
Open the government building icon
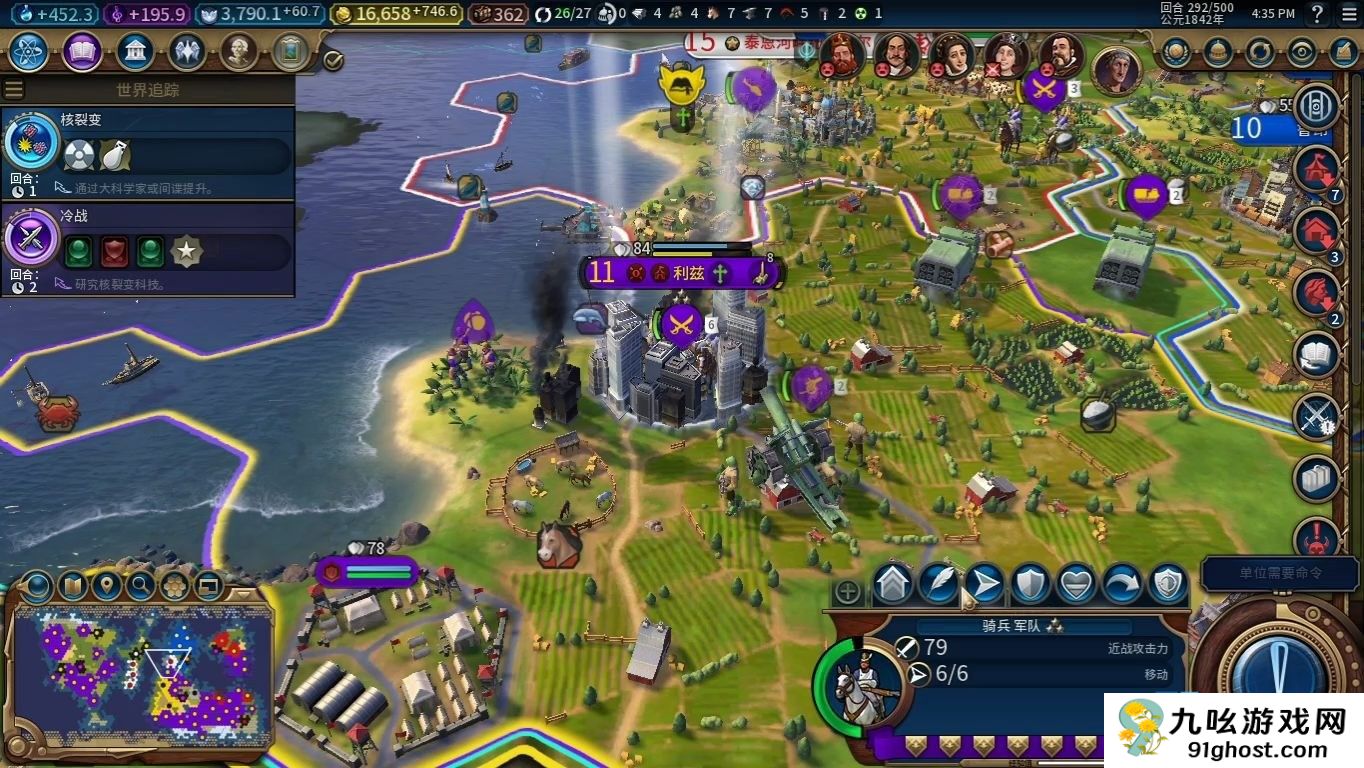(x=134, y=51)
